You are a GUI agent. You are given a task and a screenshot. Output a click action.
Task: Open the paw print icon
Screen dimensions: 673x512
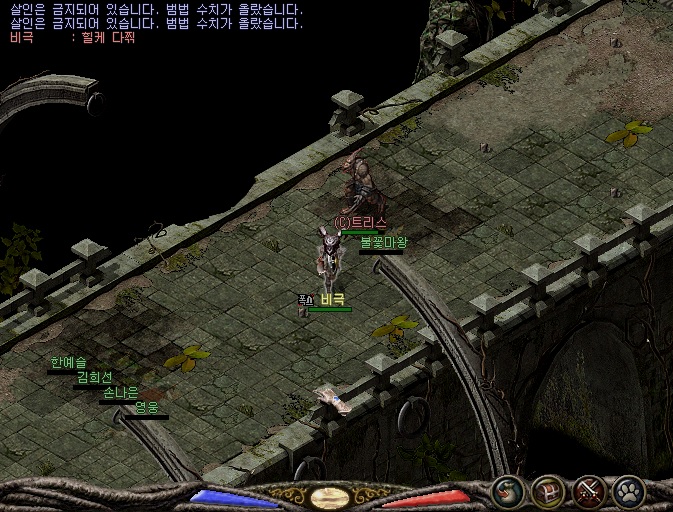(x=629, y=492)
